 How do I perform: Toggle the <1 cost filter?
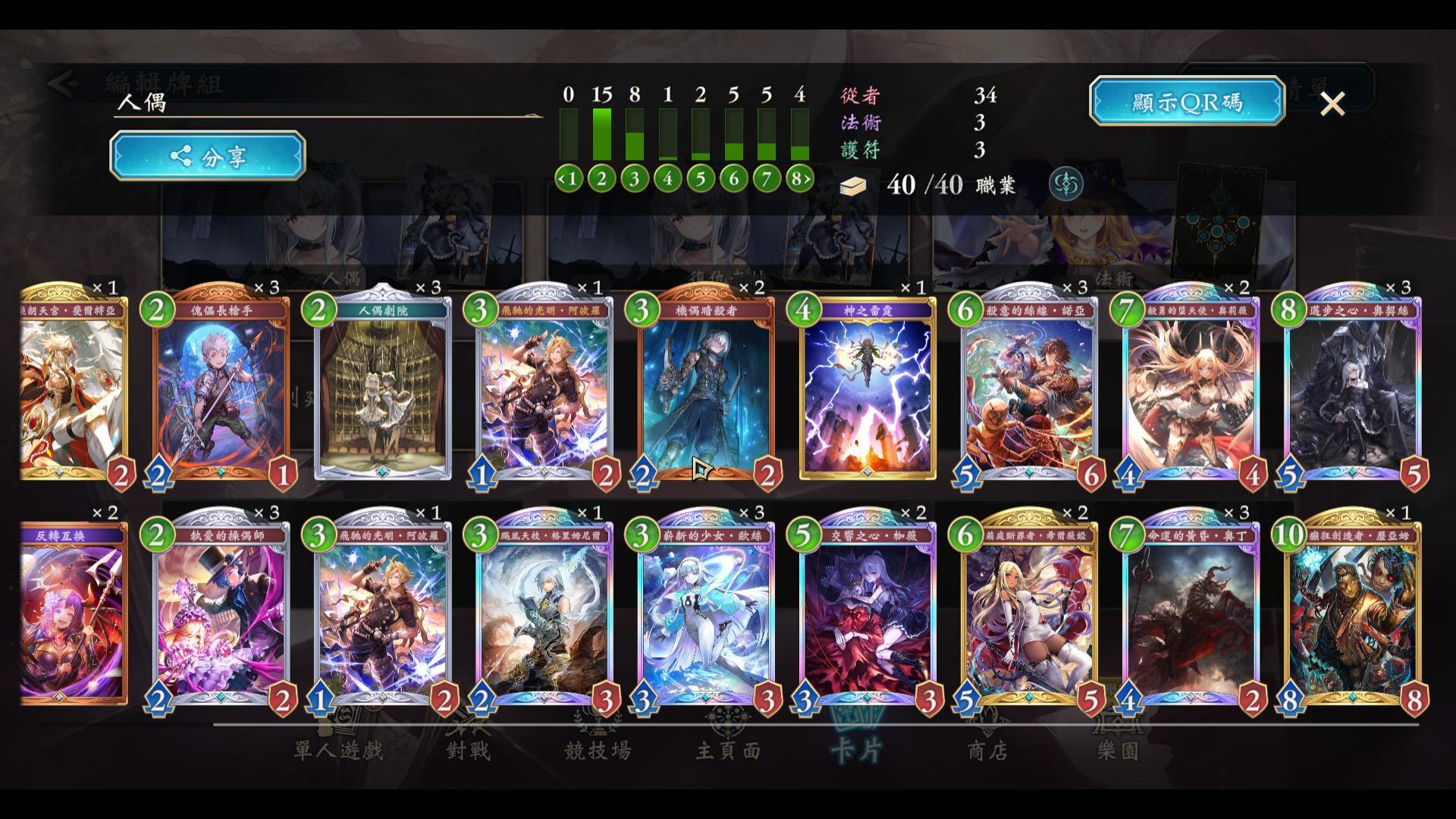click(x=570, y=178)
